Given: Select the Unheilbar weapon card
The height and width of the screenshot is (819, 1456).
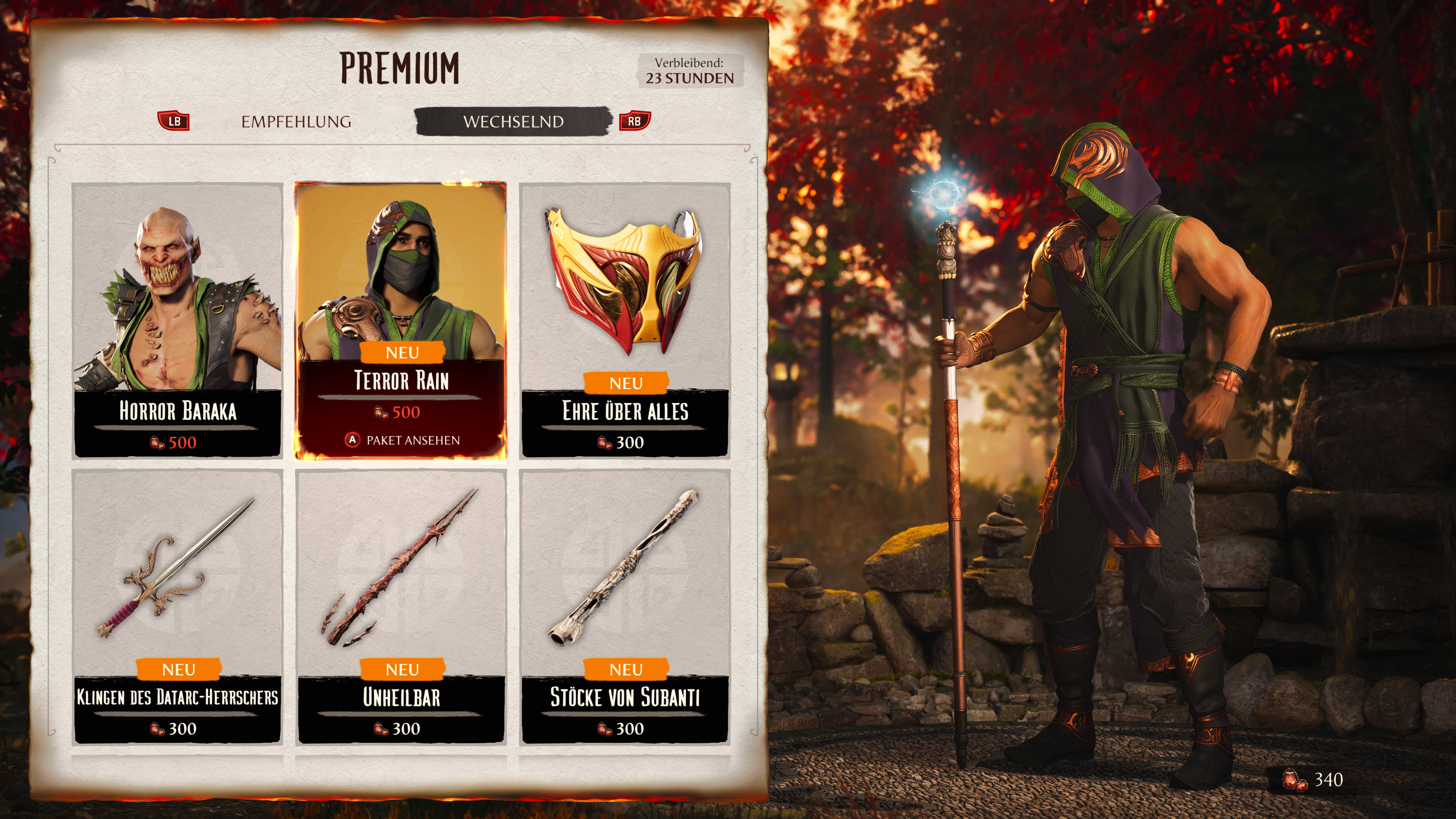Looking at the screenshot, I should (401, 606).
